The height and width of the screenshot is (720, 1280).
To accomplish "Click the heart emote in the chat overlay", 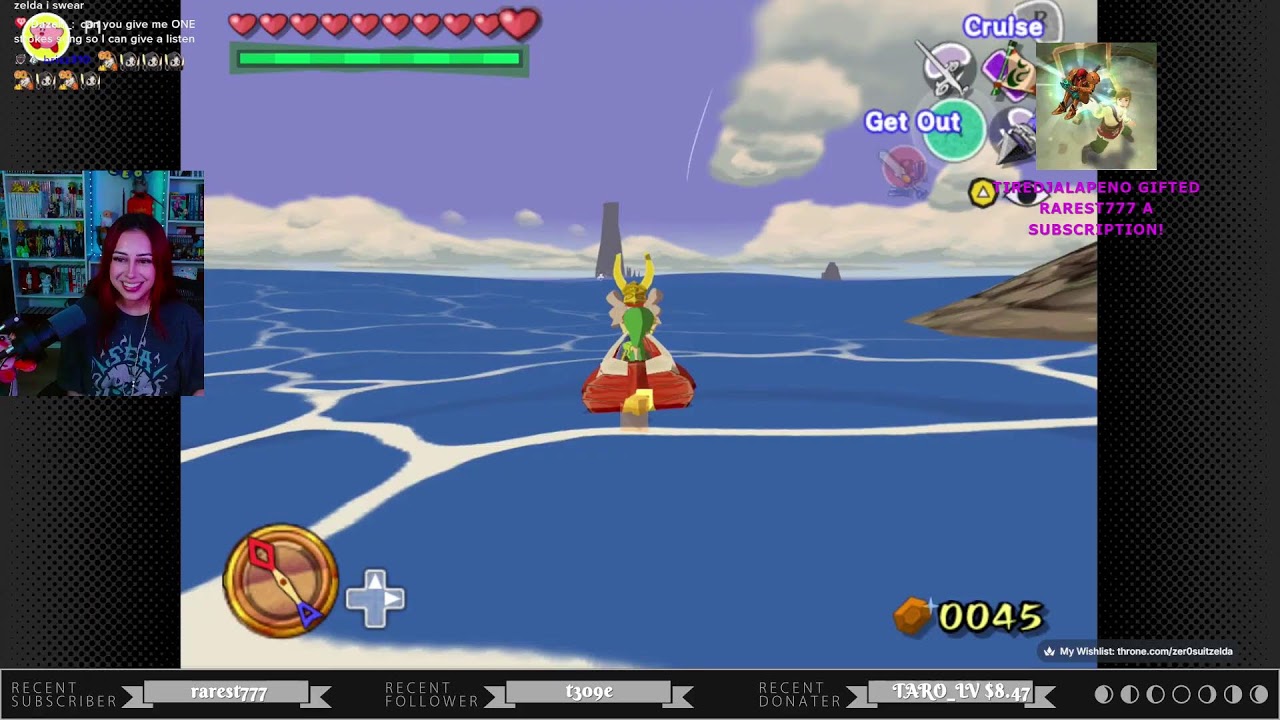I will (x=20, y=22).
